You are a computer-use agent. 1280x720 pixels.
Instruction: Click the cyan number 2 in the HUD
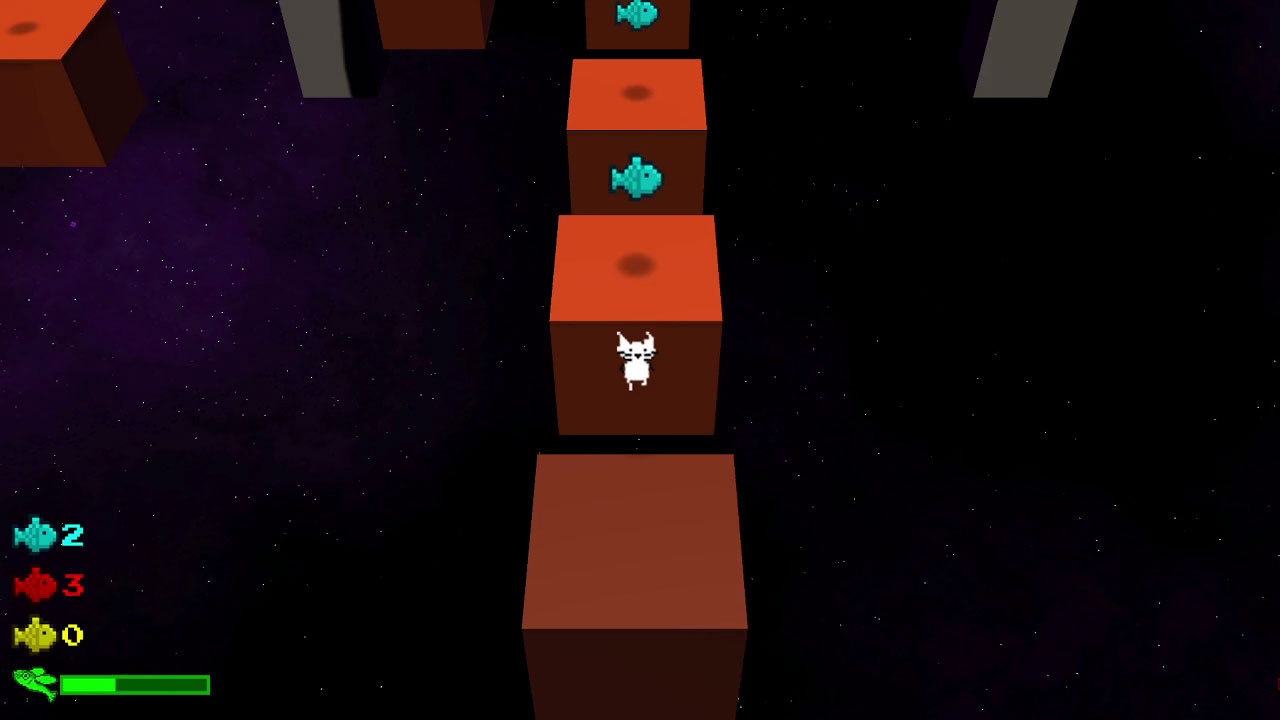point(70,535)
